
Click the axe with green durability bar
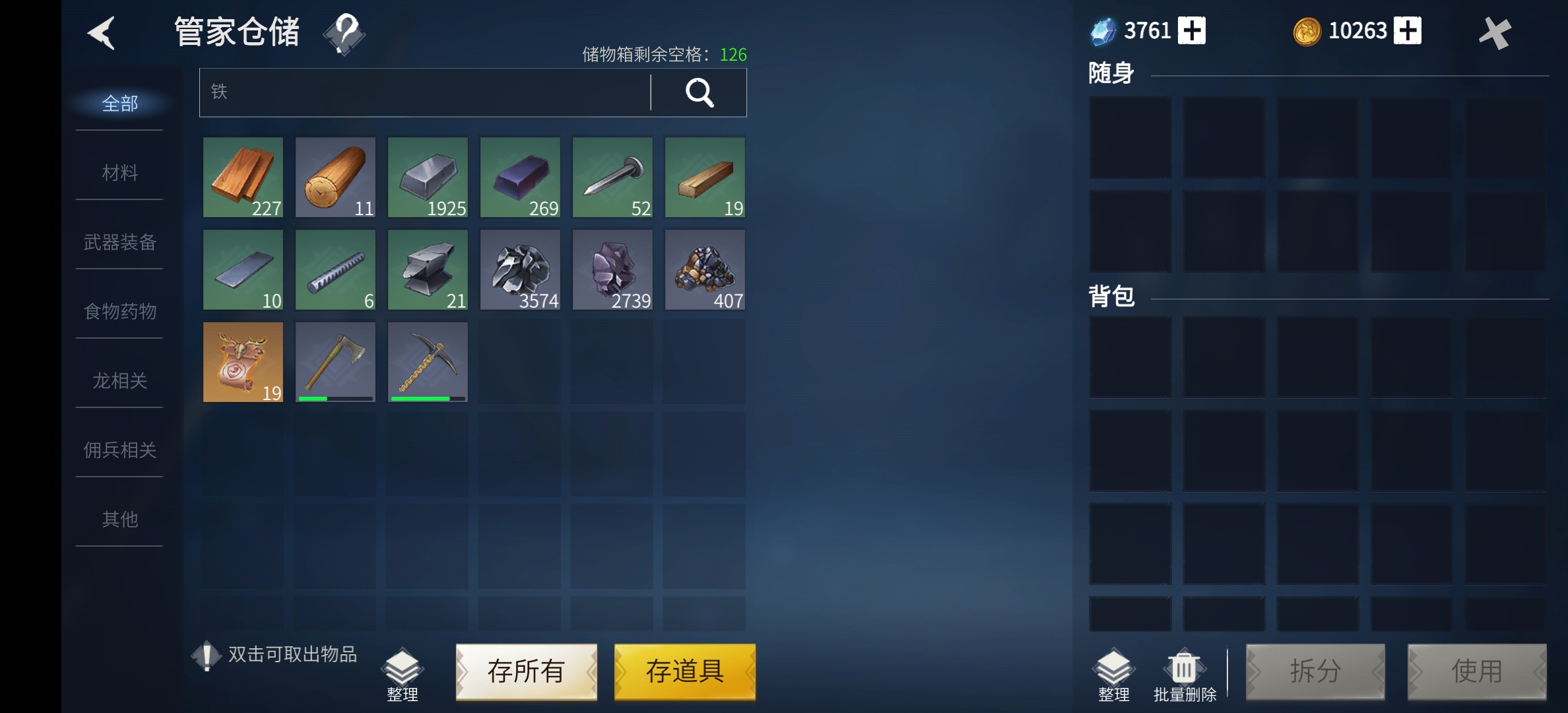point(335,361)
